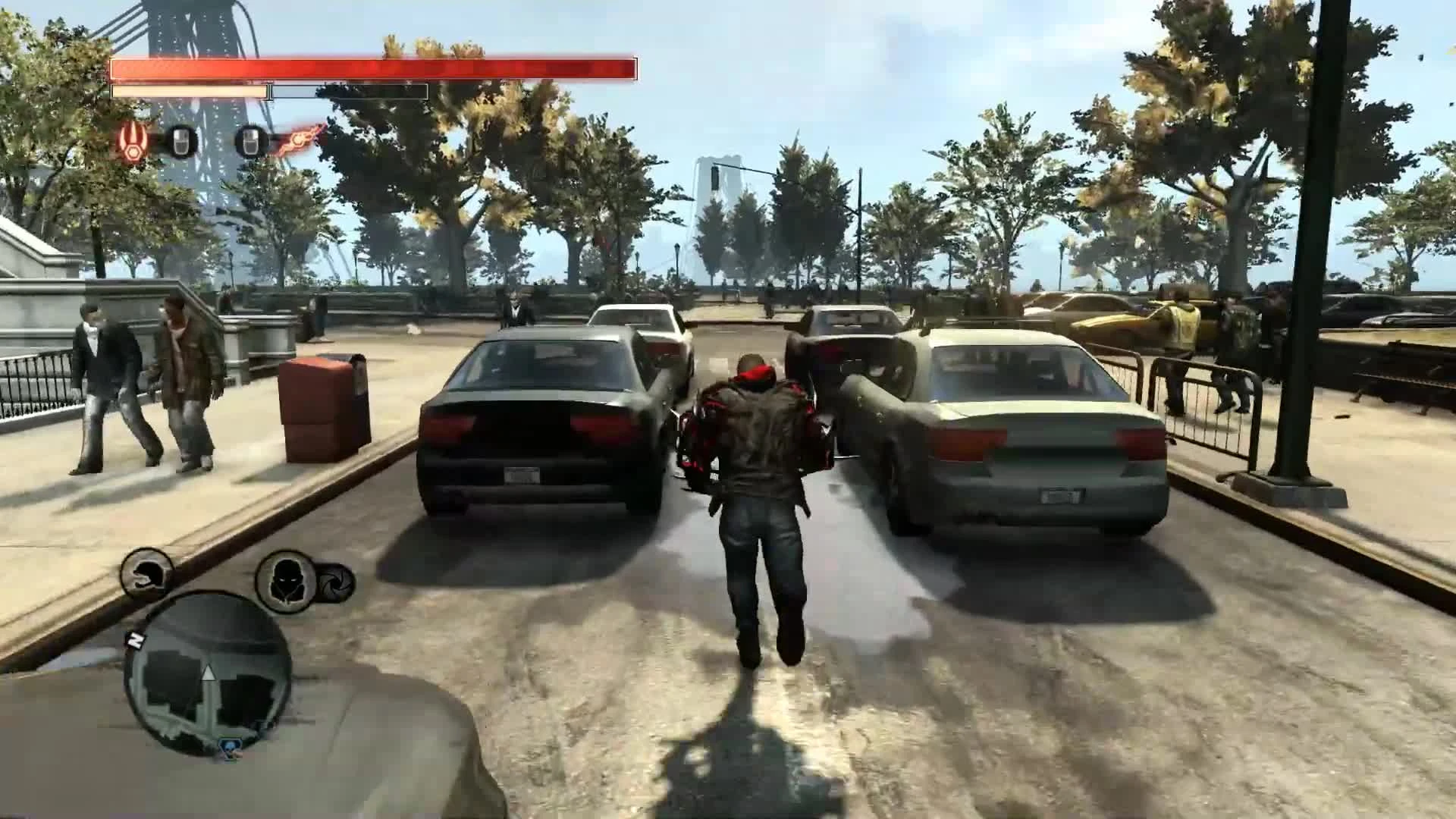Screen dimensions: 1456x819
Task: Click the N compass marker on the minimap
Action: pyautogui.click(x=136, y=641)
